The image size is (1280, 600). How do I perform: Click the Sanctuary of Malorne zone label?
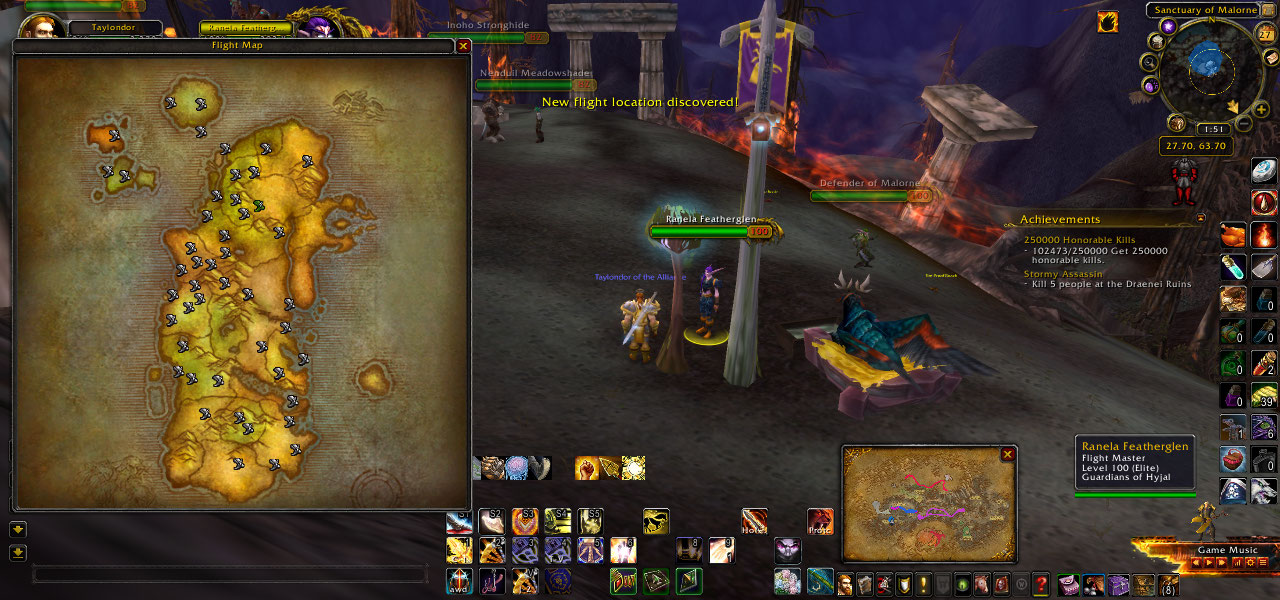click(x=1202, y=10)
